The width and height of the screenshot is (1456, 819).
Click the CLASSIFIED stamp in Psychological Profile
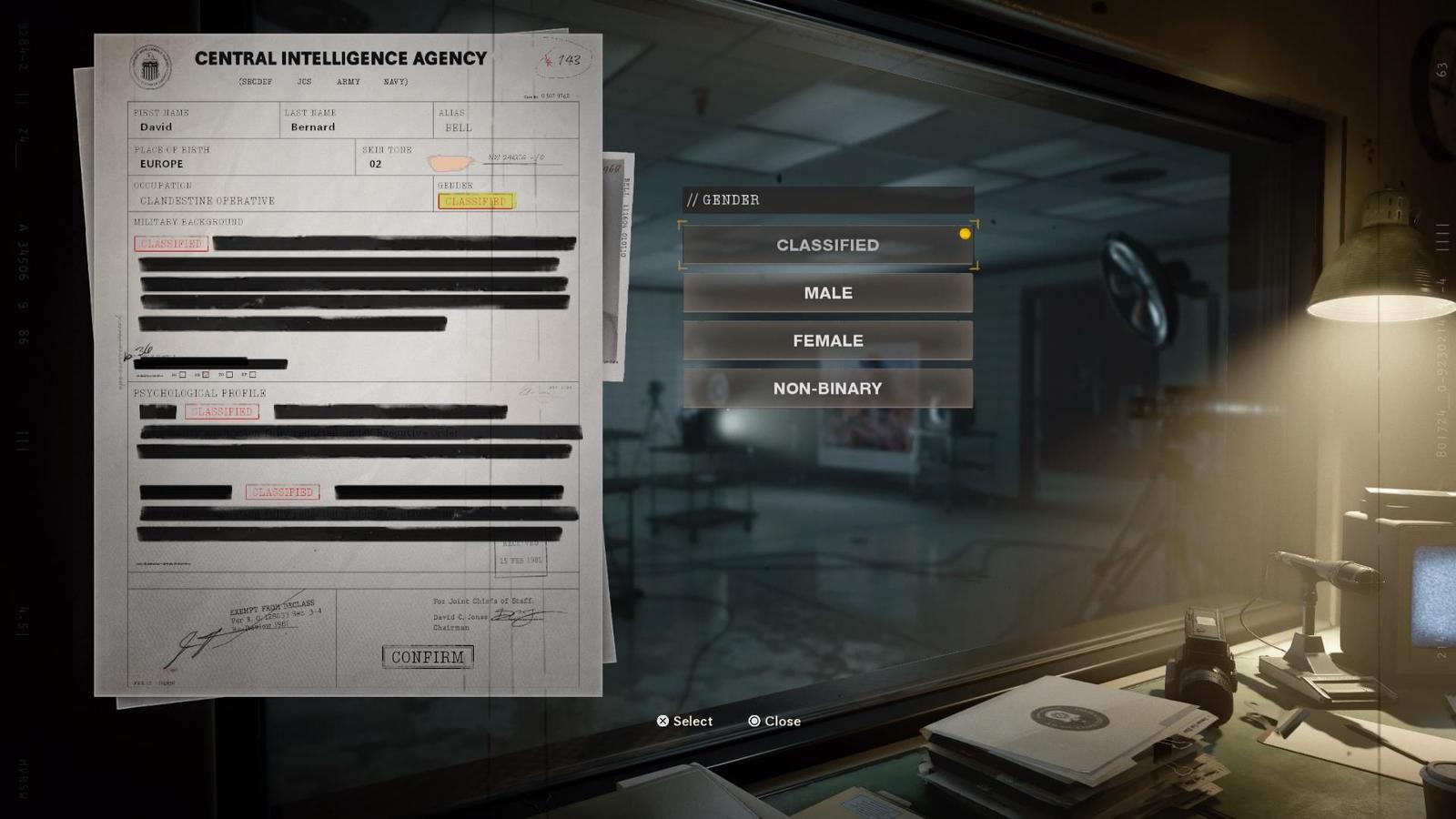(221, 411)
